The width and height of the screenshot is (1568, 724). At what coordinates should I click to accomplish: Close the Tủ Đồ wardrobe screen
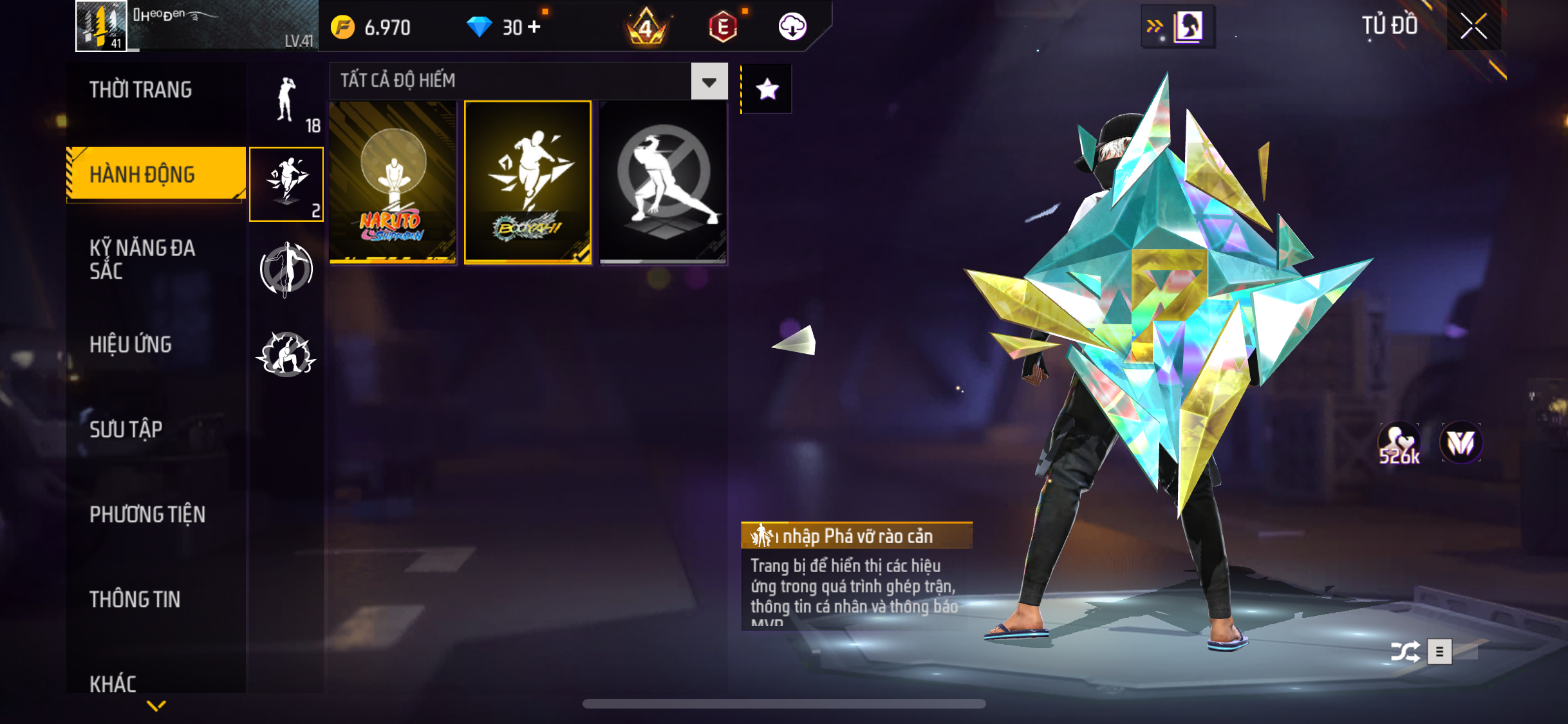click(1473, 26)
